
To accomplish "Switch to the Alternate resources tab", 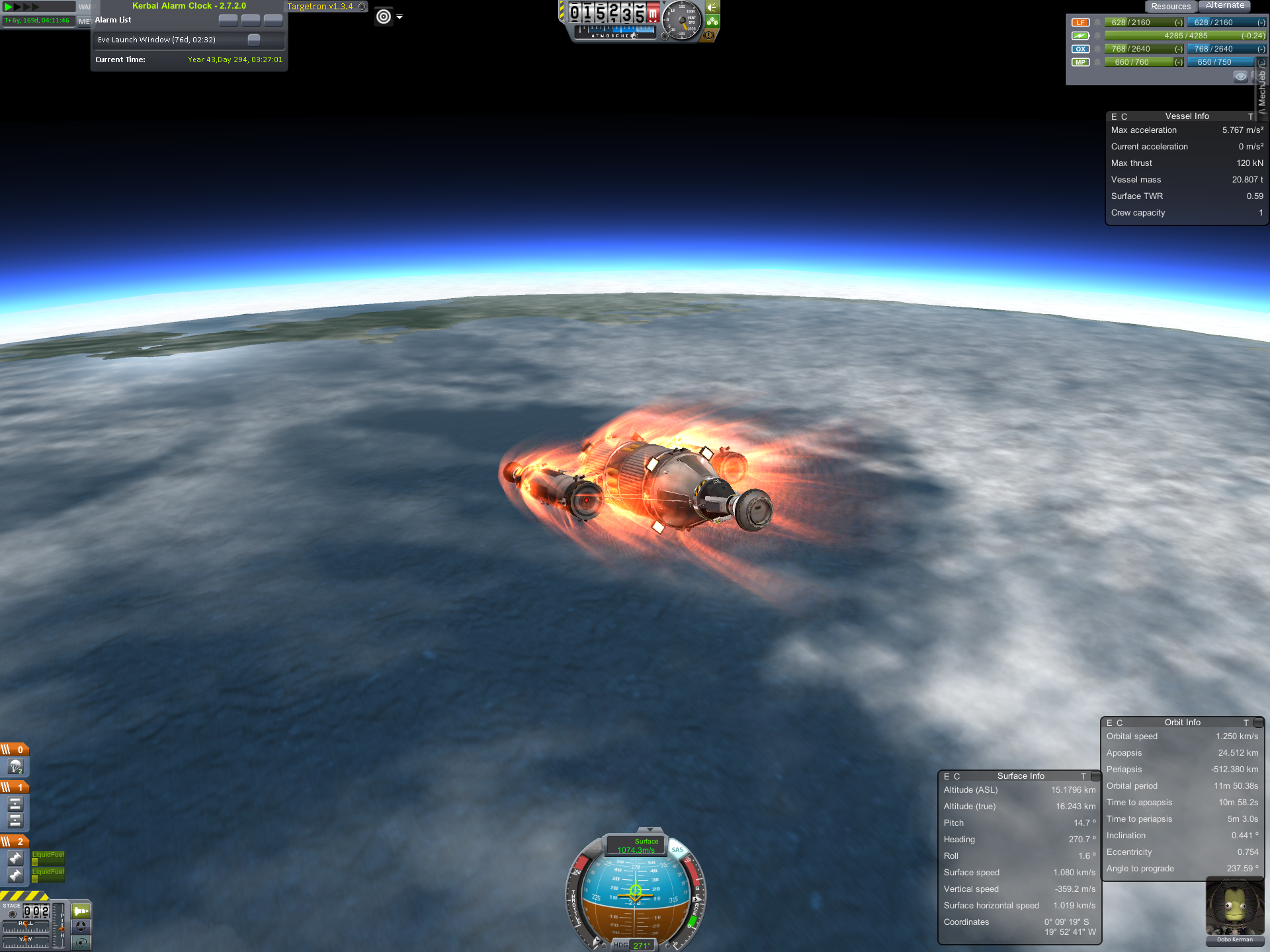I will pos(1224,6).
